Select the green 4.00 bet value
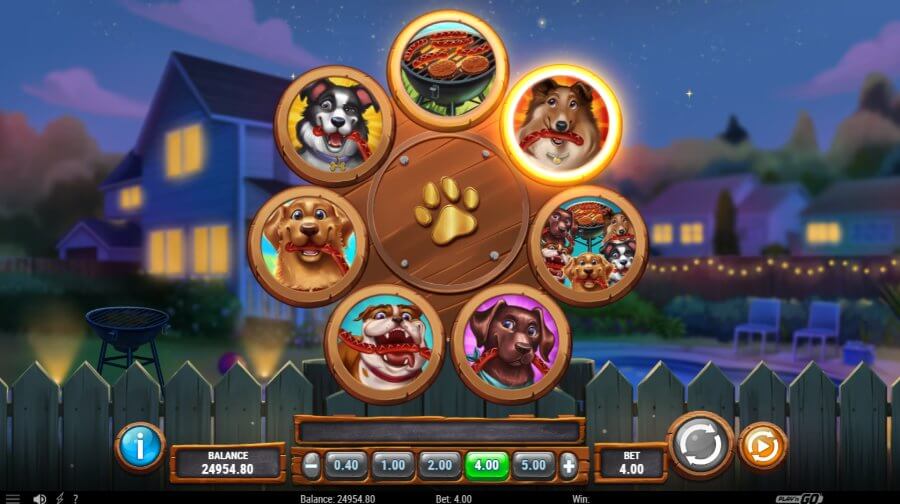 click(x=488, y=465)
